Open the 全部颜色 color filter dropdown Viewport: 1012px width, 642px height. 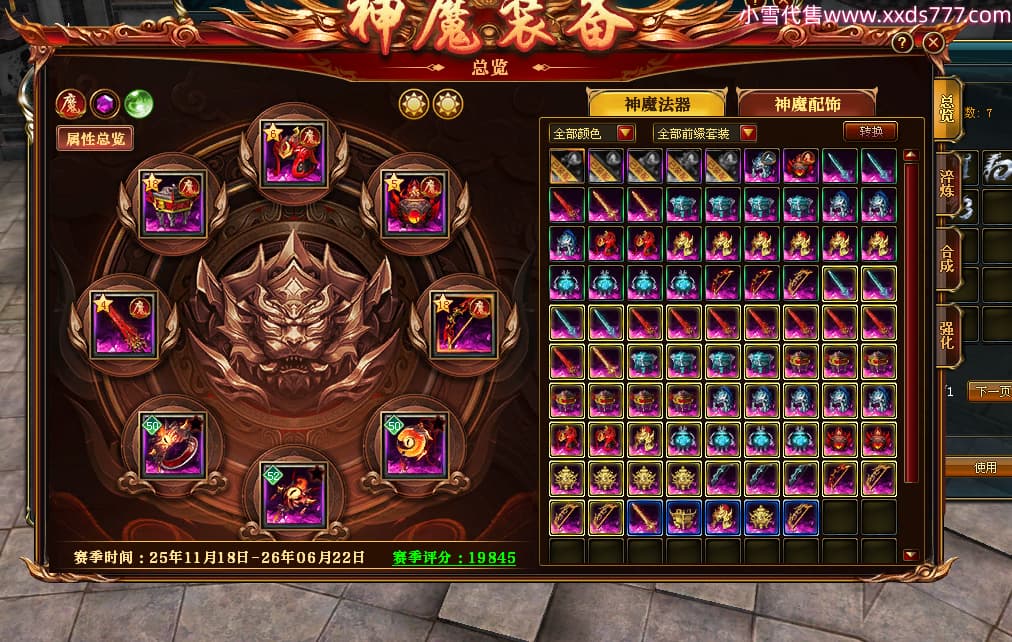593,133
